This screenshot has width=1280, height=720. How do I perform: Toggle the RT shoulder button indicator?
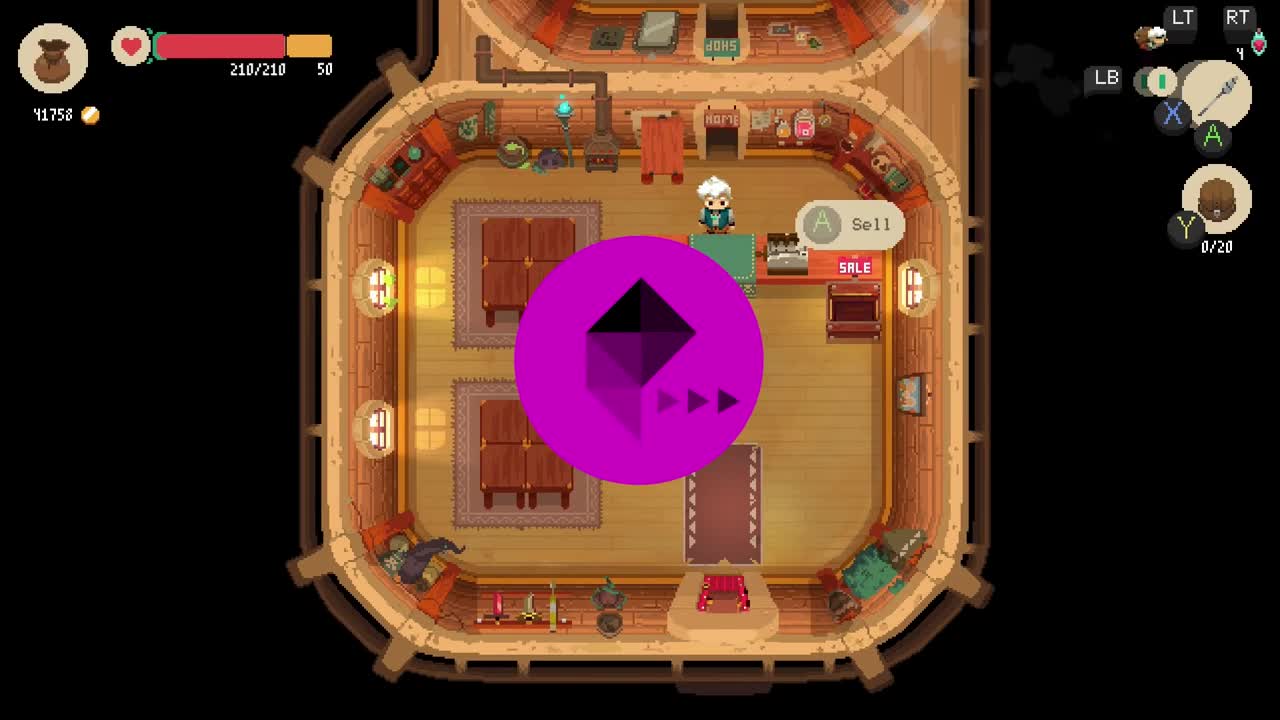1238,18
